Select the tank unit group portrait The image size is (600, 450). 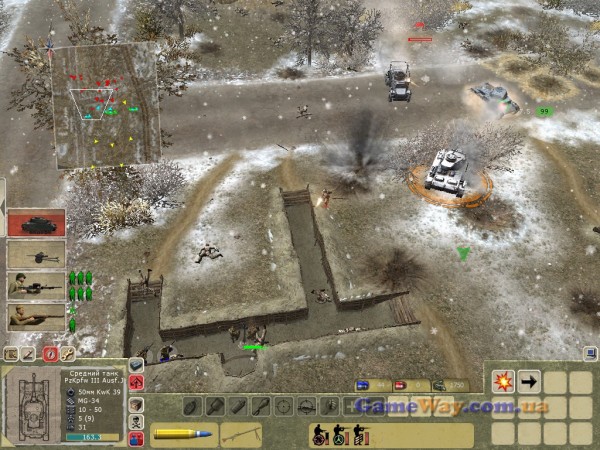coord(37,222)
